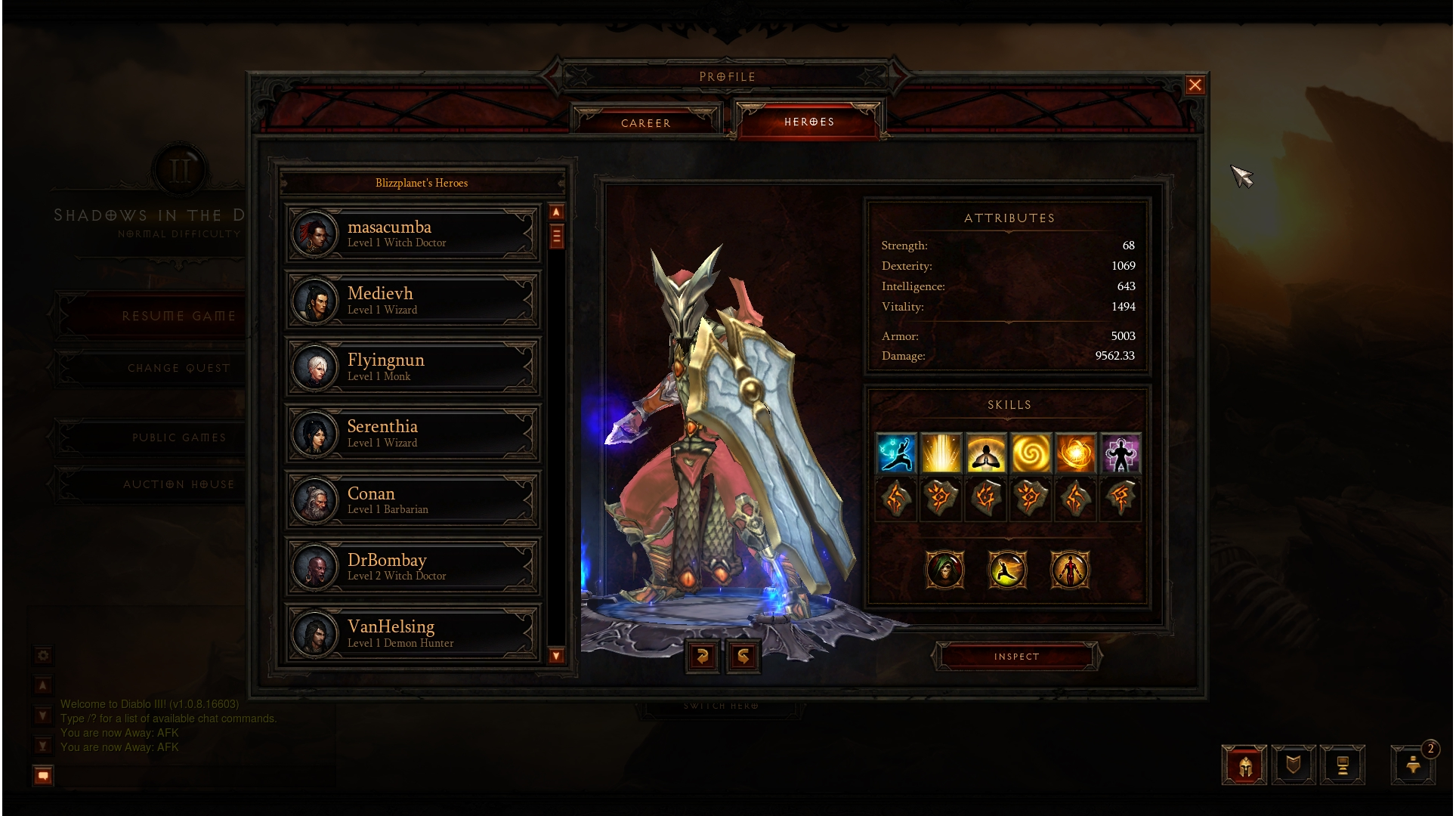Select the hero Medievh

(413, 300)
